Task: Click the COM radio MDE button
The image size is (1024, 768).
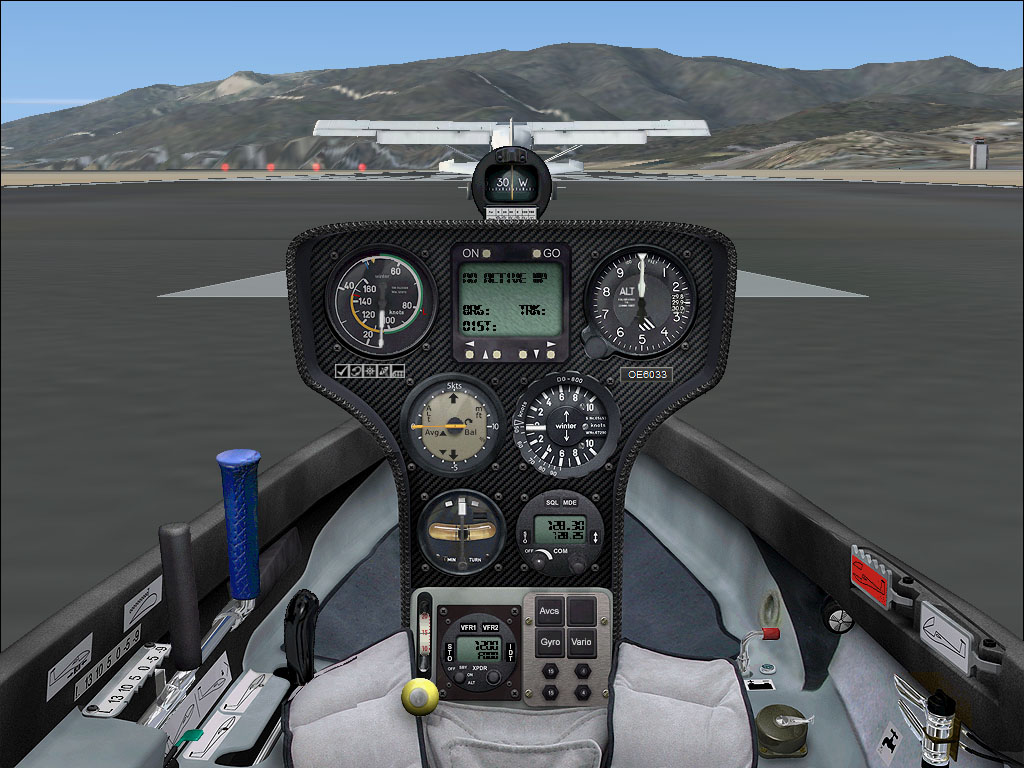Action: [570, 502]
